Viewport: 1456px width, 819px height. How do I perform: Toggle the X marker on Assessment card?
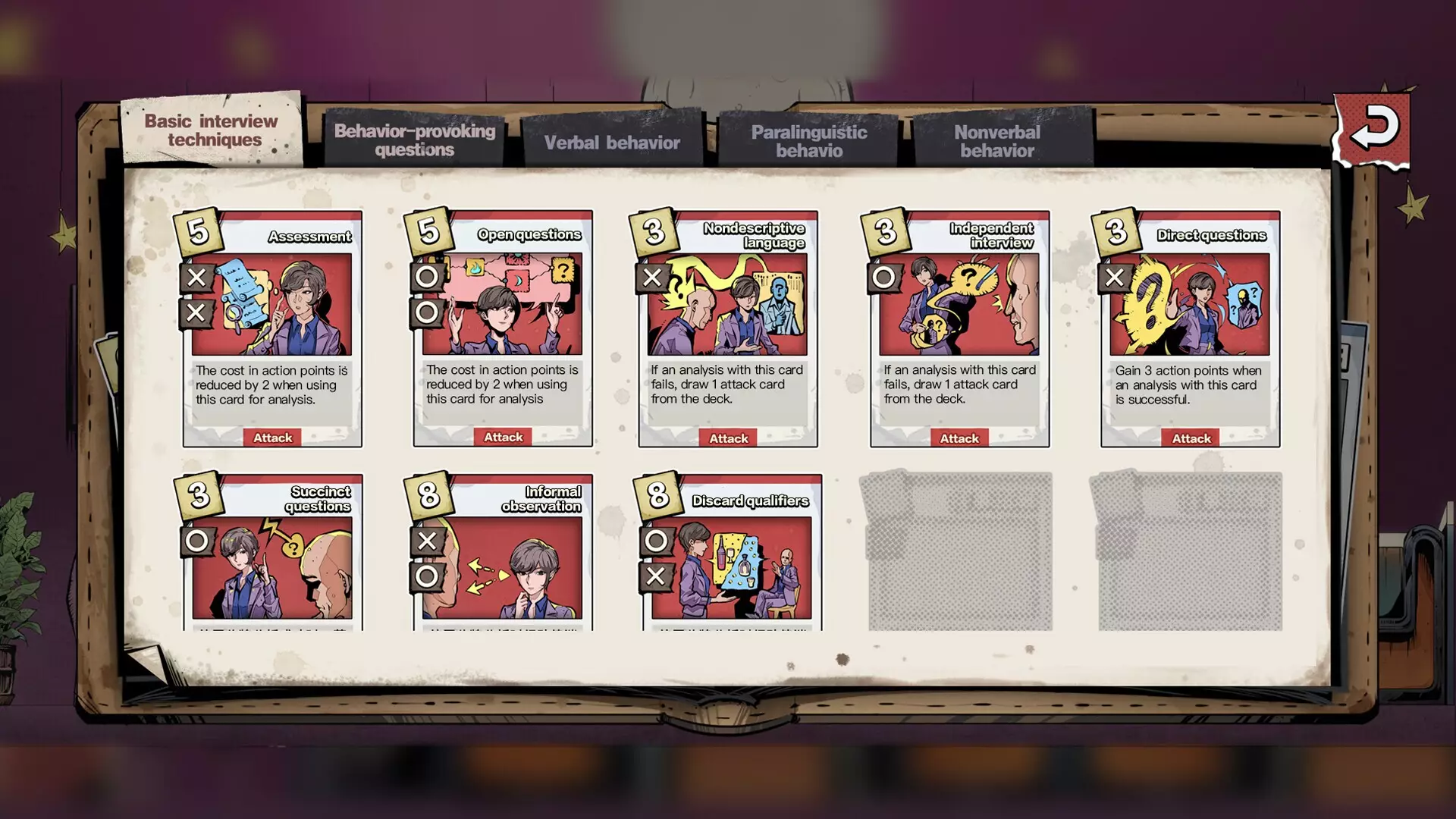pos(197,278)
